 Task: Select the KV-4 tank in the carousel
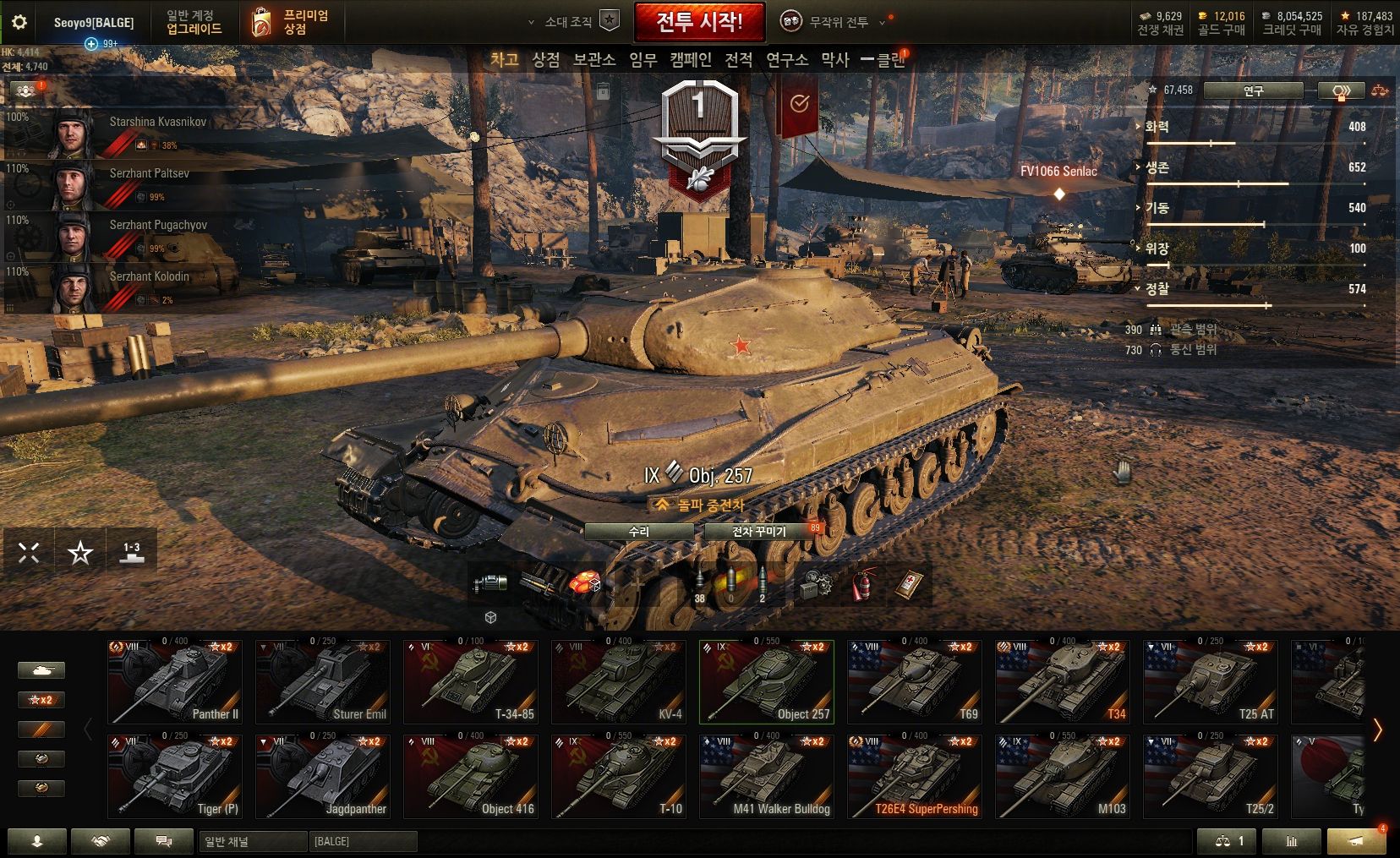pyautogui.click(x=619, y=681)
